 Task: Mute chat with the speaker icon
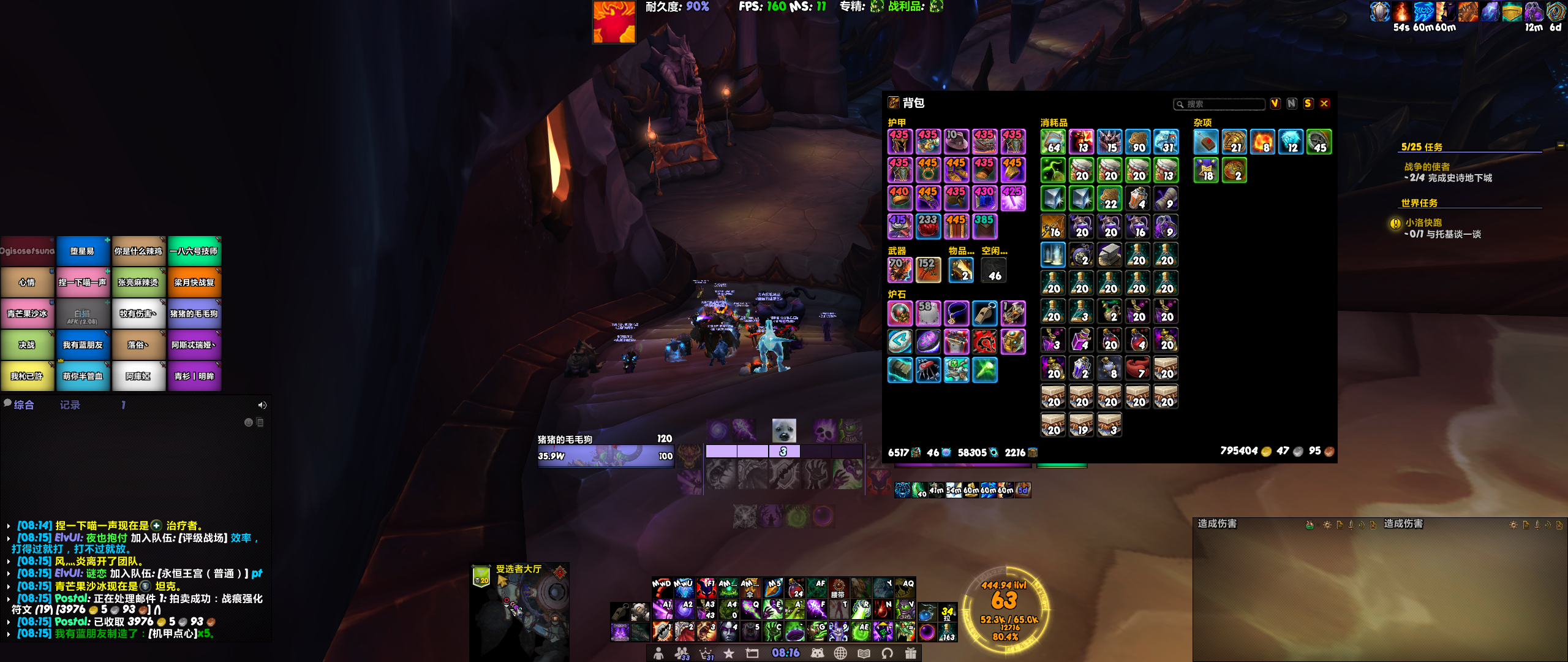pyautogui.click(x=263, y=405)
